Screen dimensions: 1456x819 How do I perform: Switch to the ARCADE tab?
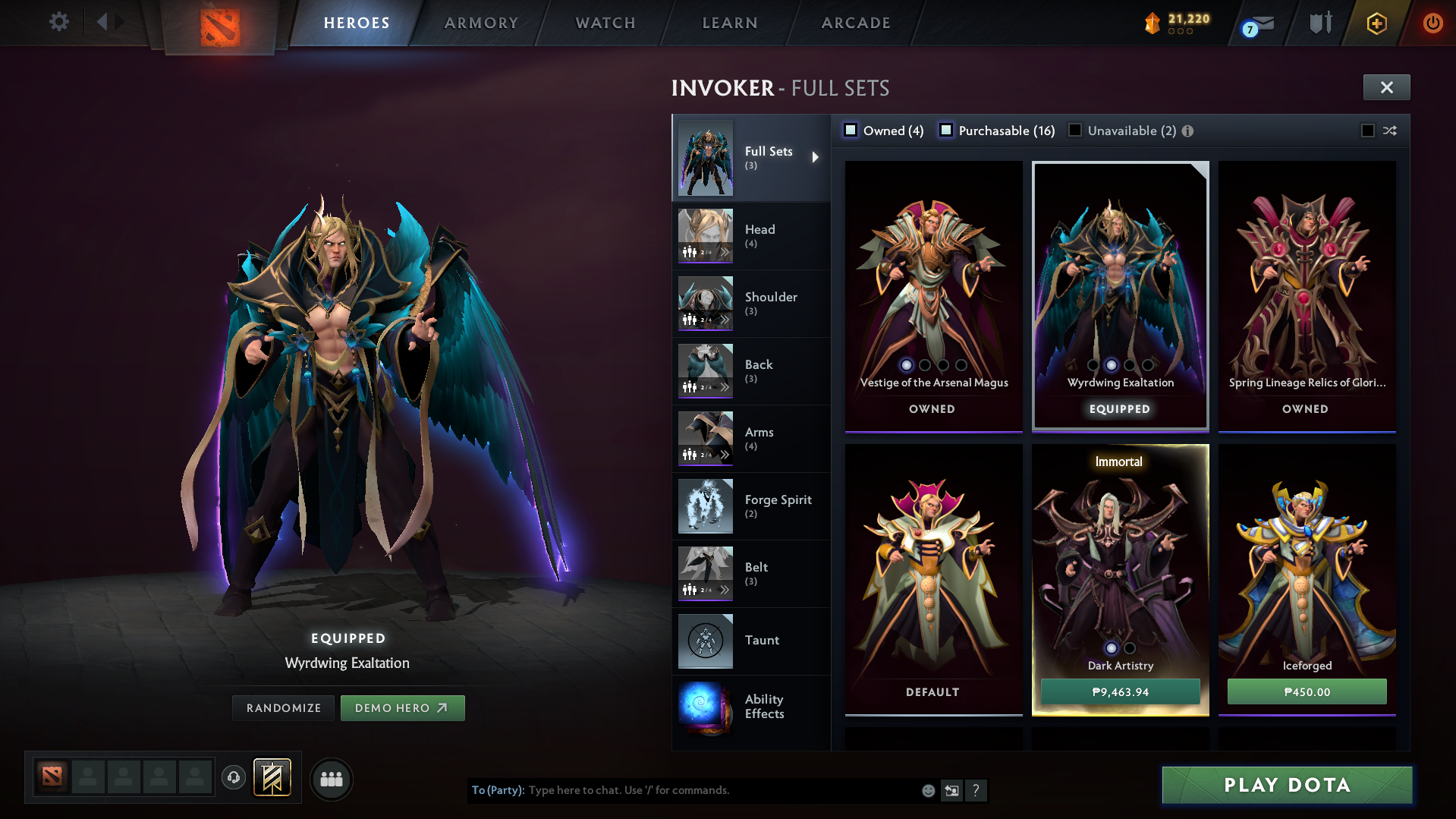[x=855, y=23]
